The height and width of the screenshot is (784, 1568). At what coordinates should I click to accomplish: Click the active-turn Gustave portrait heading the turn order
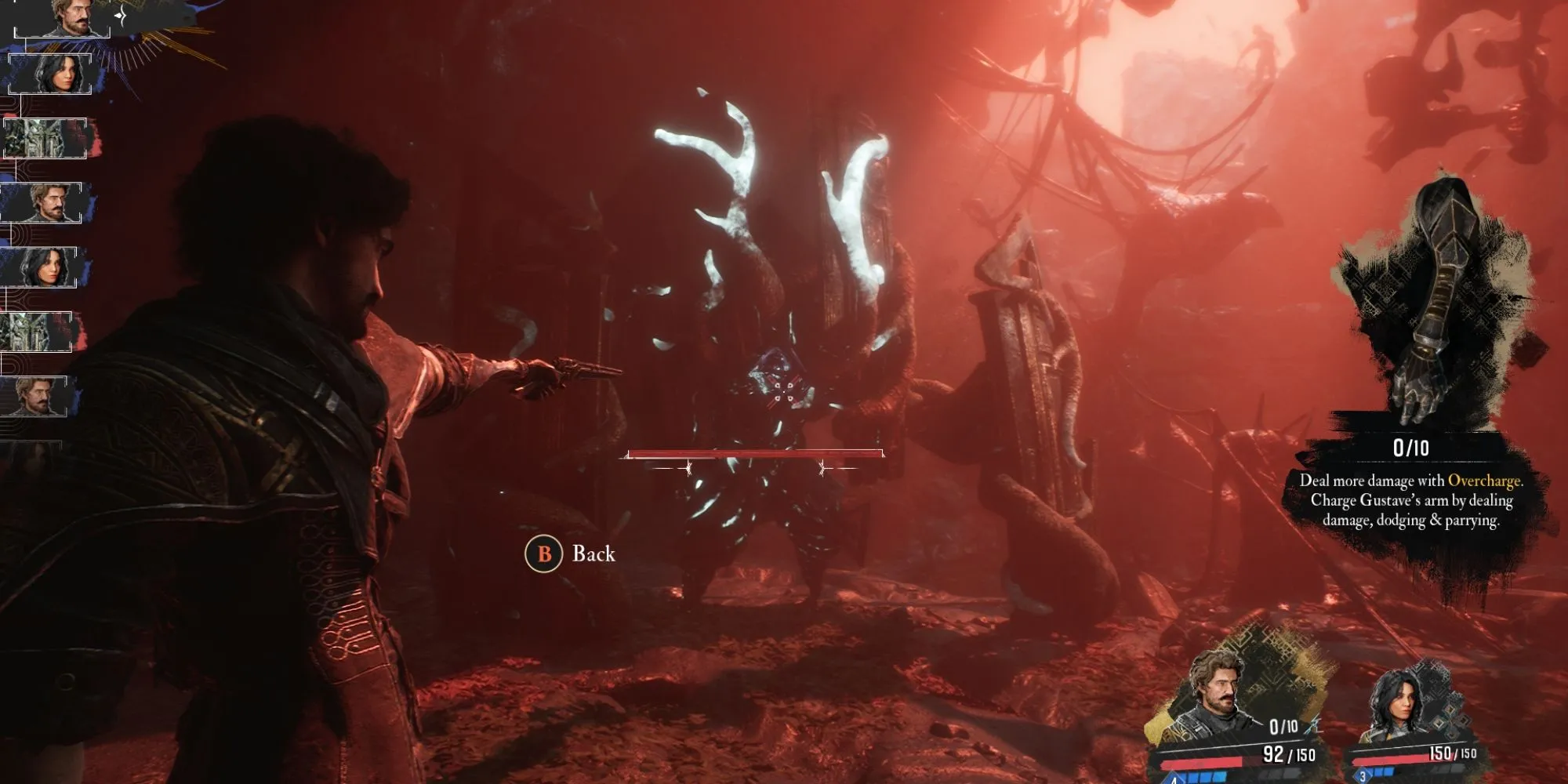tap(72, 17)
